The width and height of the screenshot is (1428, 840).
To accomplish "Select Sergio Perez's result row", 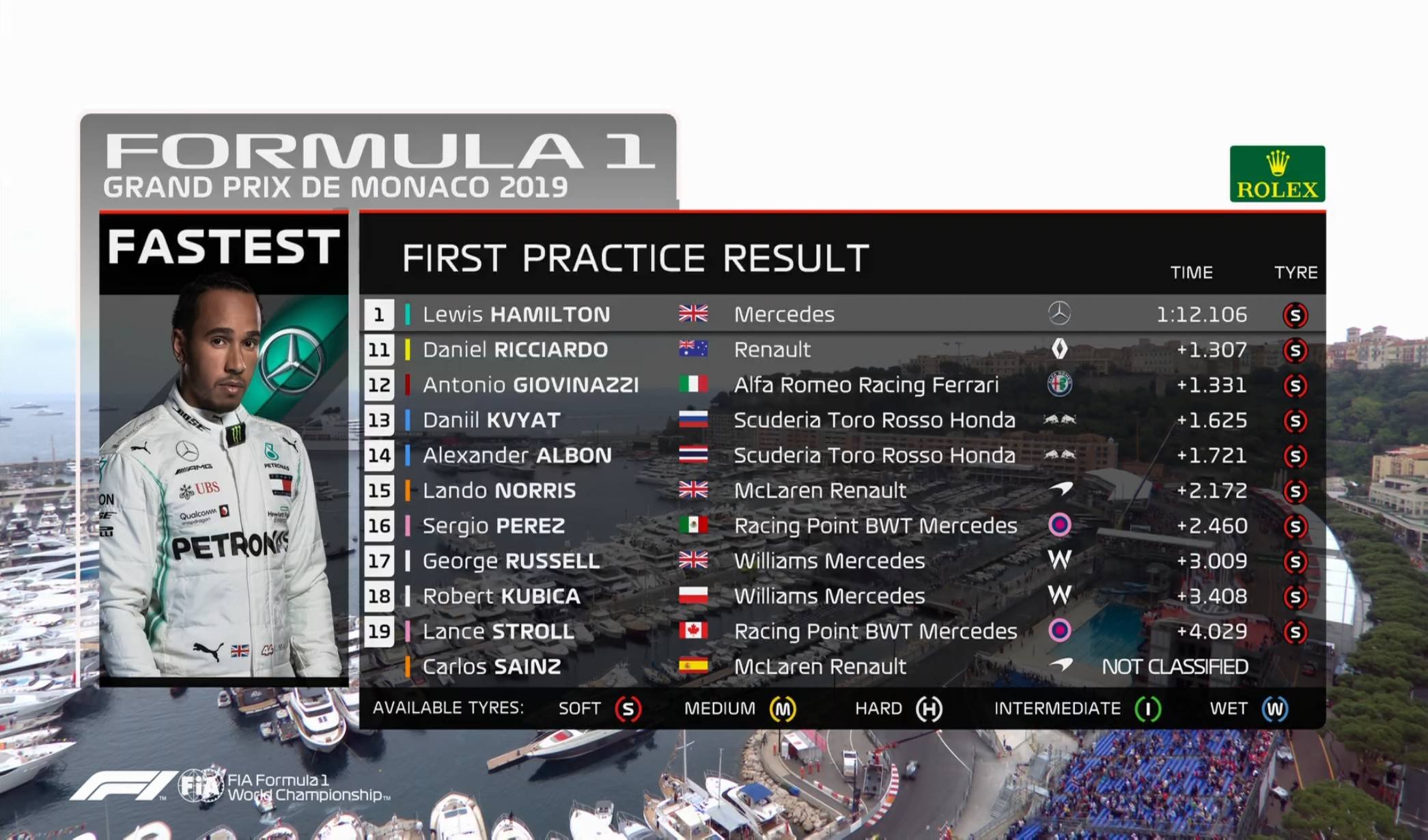I will pos(841,526).
